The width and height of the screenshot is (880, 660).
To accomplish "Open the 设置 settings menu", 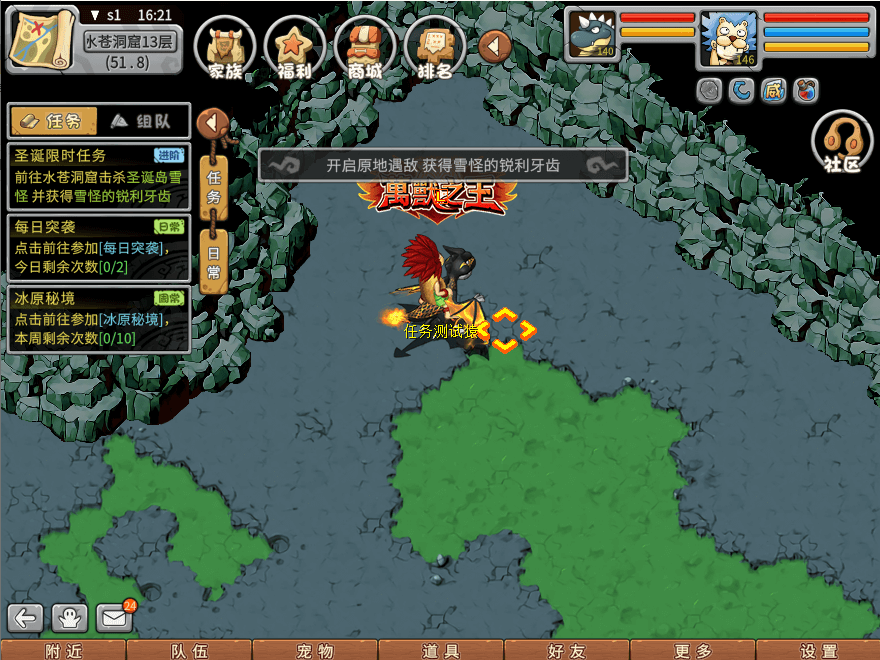I will (818, 651).
